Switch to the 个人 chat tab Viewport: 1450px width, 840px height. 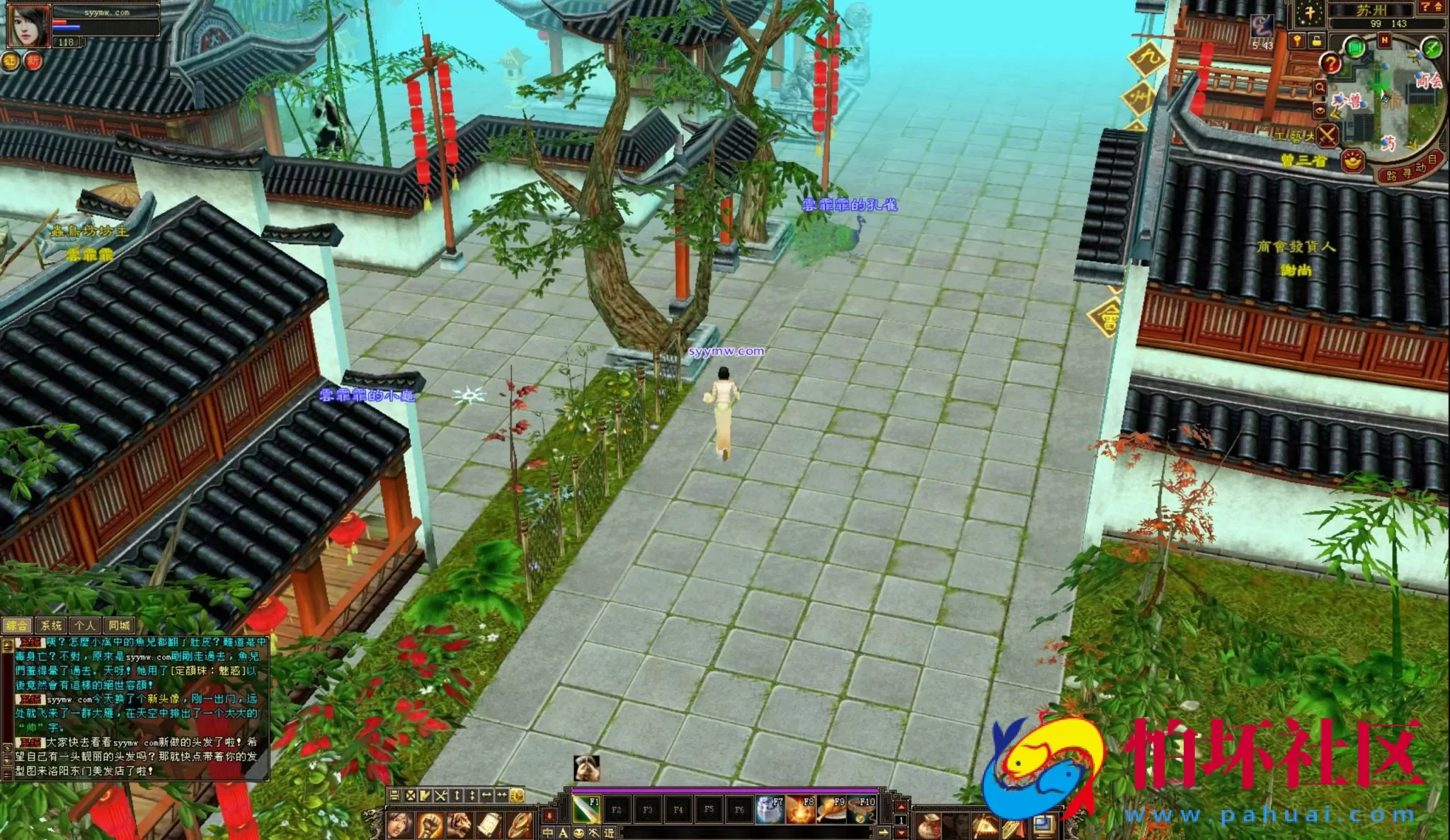pyautogui.click(x=85, y=626)
